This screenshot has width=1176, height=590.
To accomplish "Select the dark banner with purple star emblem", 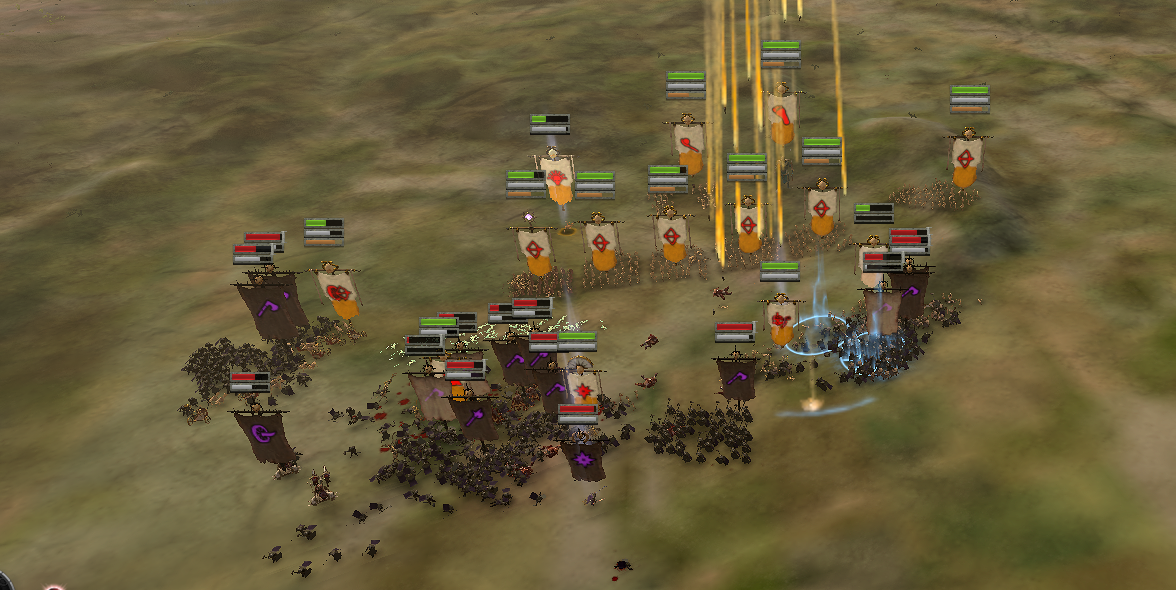I will click(x=584, y=460).
